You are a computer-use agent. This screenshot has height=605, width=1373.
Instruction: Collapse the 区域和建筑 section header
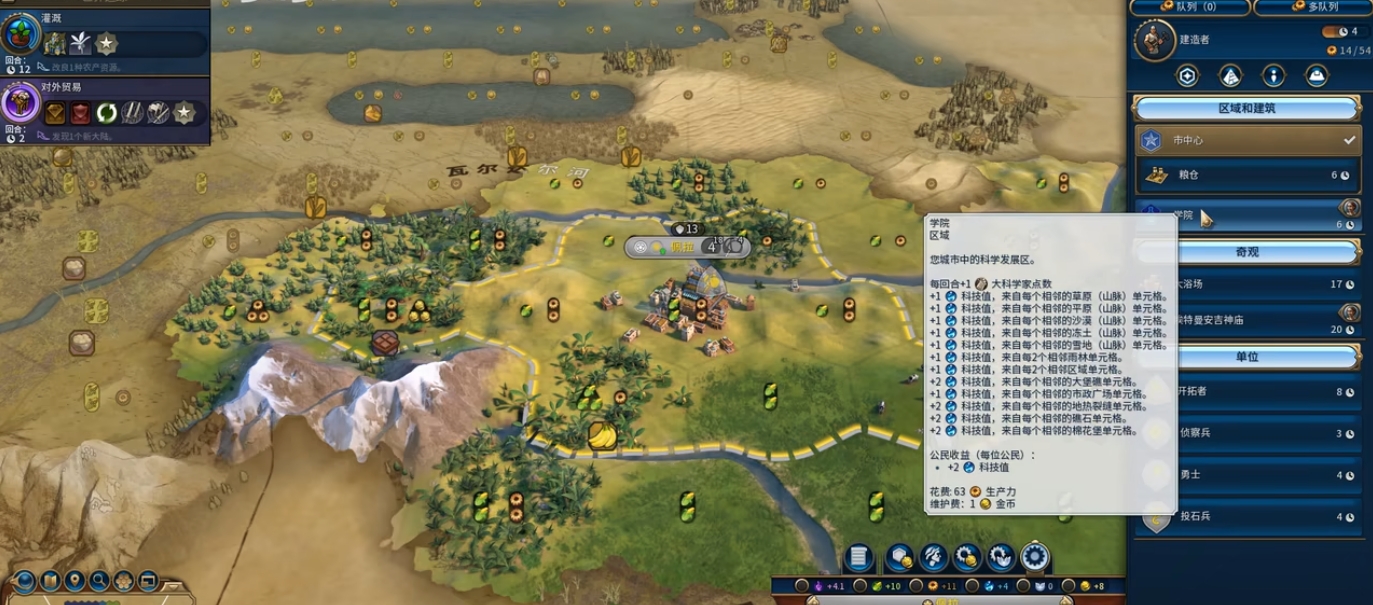[x=1247, y=108]
